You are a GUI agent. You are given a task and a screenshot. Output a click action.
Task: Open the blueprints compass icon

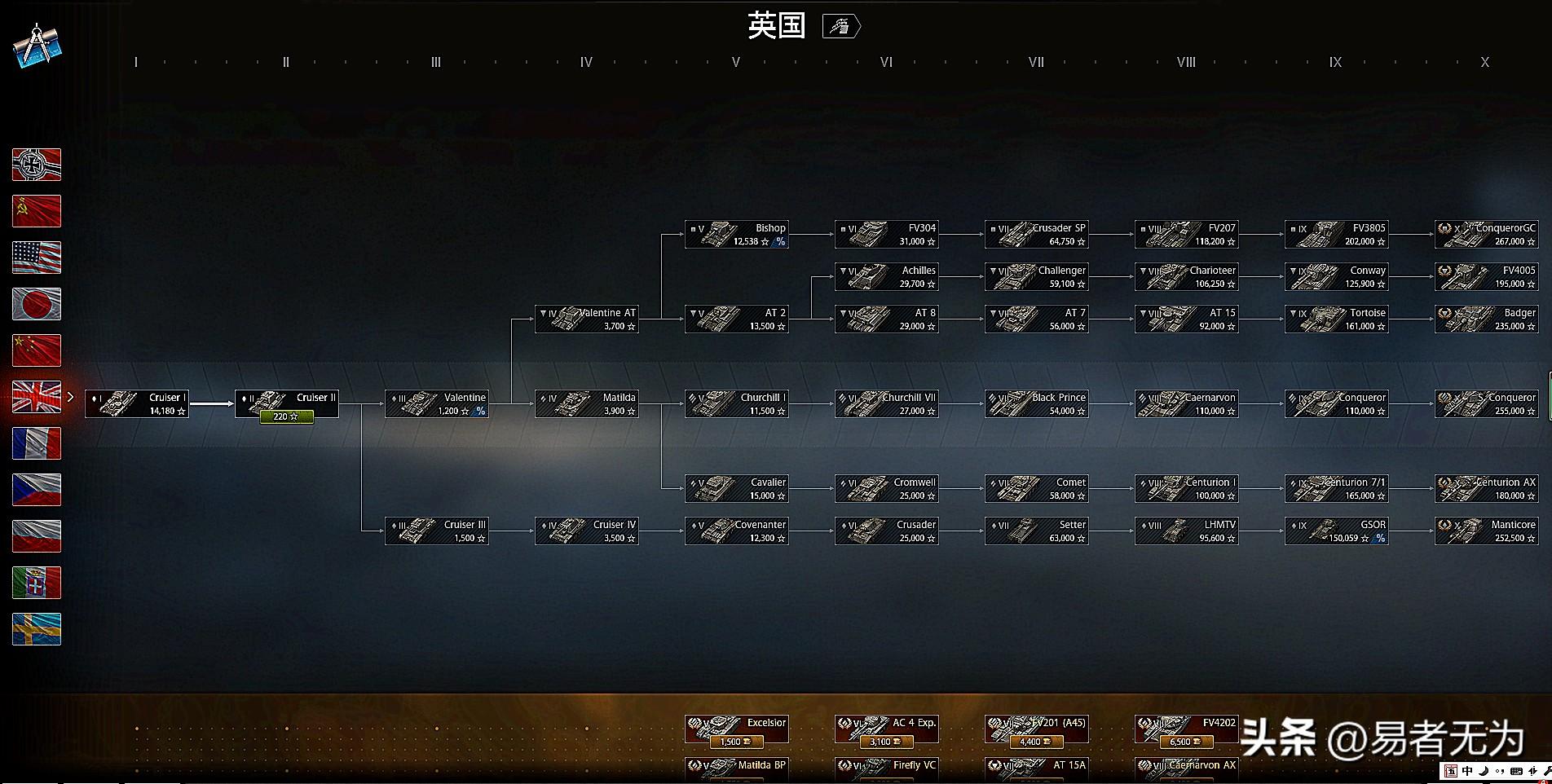click(x=37, y=46)
